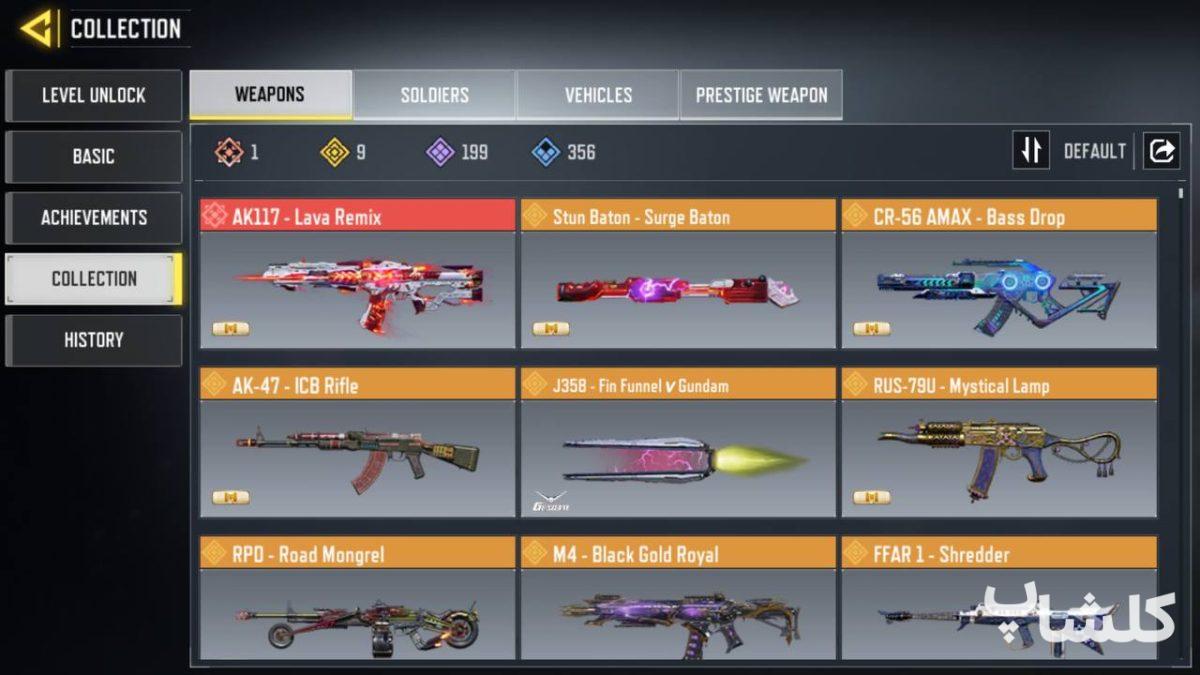The image size is (1200, 675).
Task: Switch to the Weapons tab
Action: (270, 95)
